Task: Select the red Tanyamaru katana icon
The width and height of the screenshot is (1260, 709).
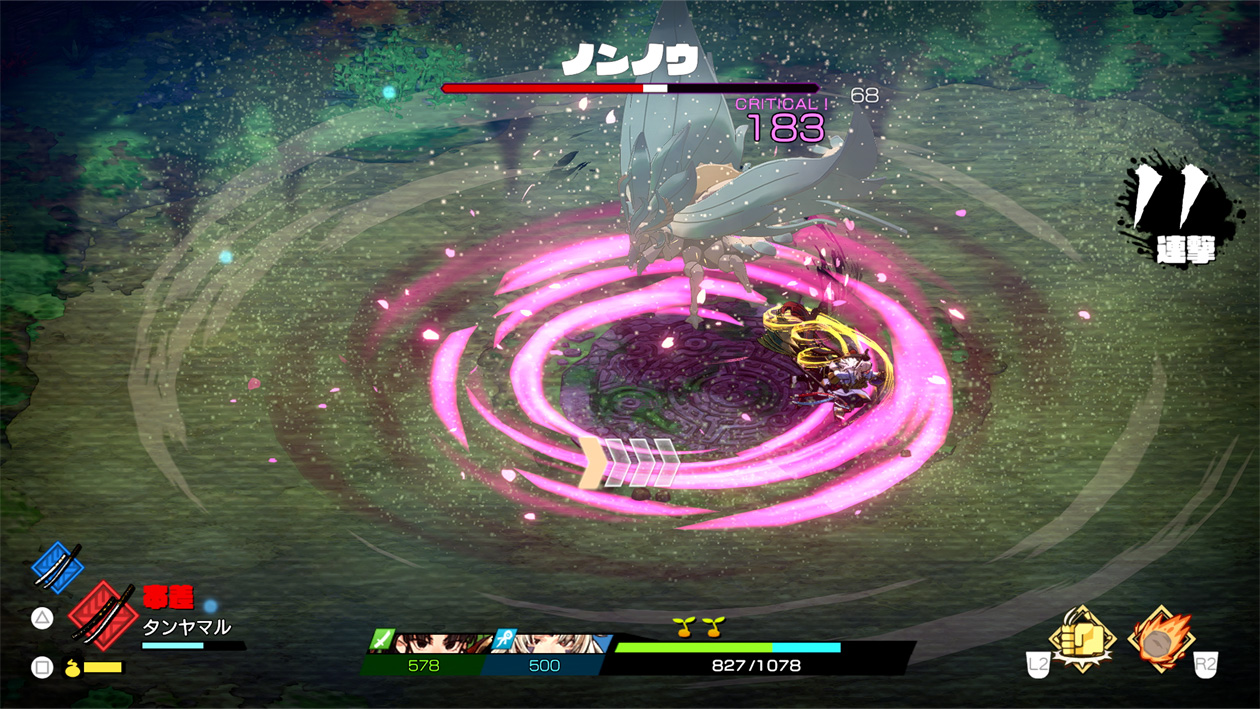Action: [103, 612]
